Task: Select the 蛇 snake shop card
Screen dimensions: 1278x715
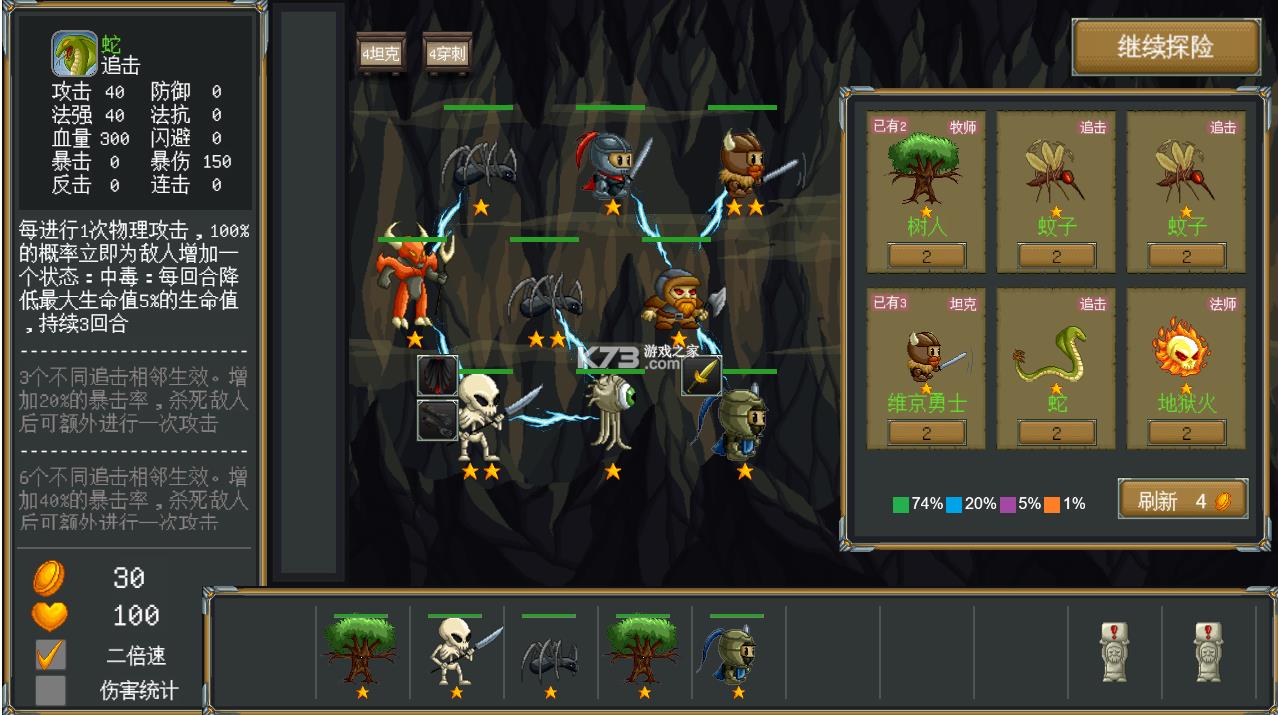Action: click(1056, 367)
